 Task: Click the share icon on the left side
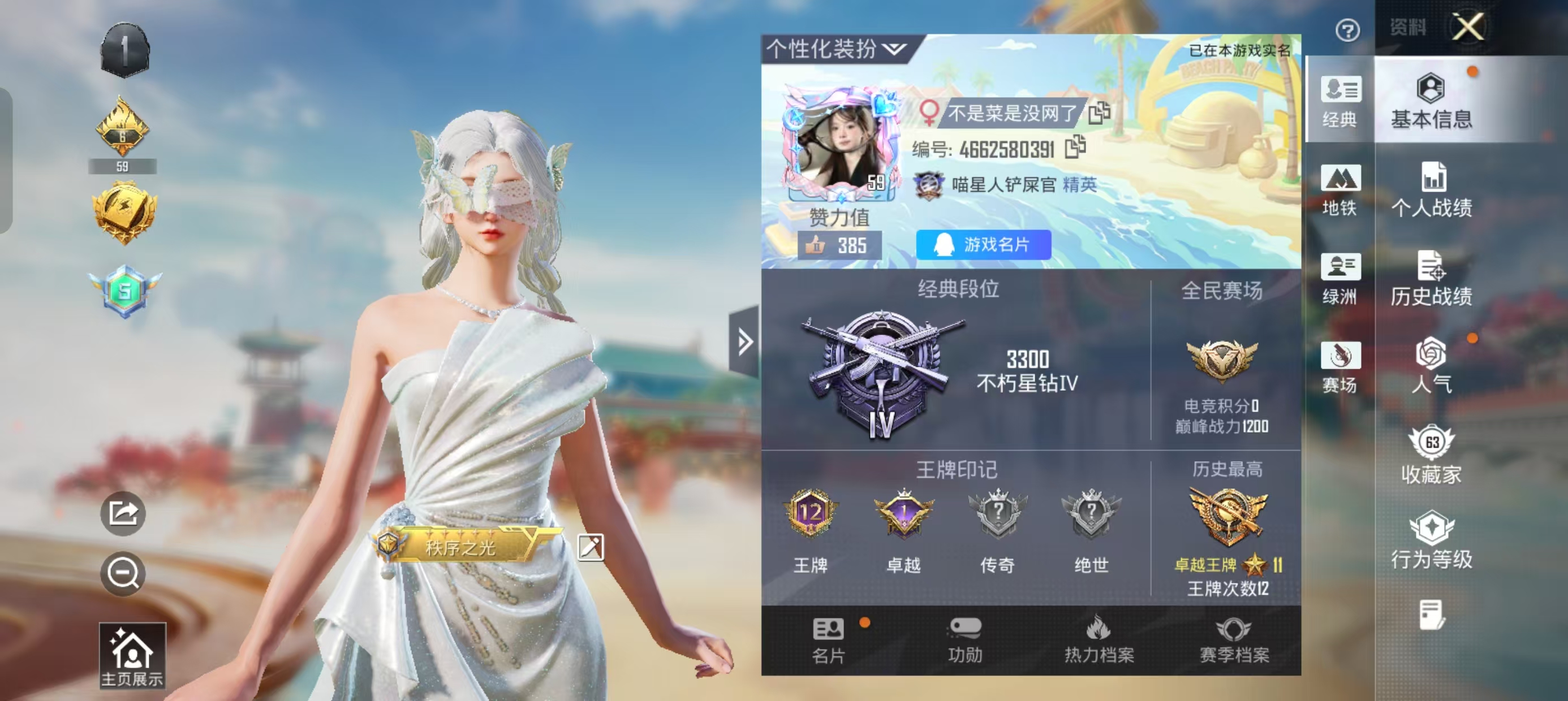124,513
